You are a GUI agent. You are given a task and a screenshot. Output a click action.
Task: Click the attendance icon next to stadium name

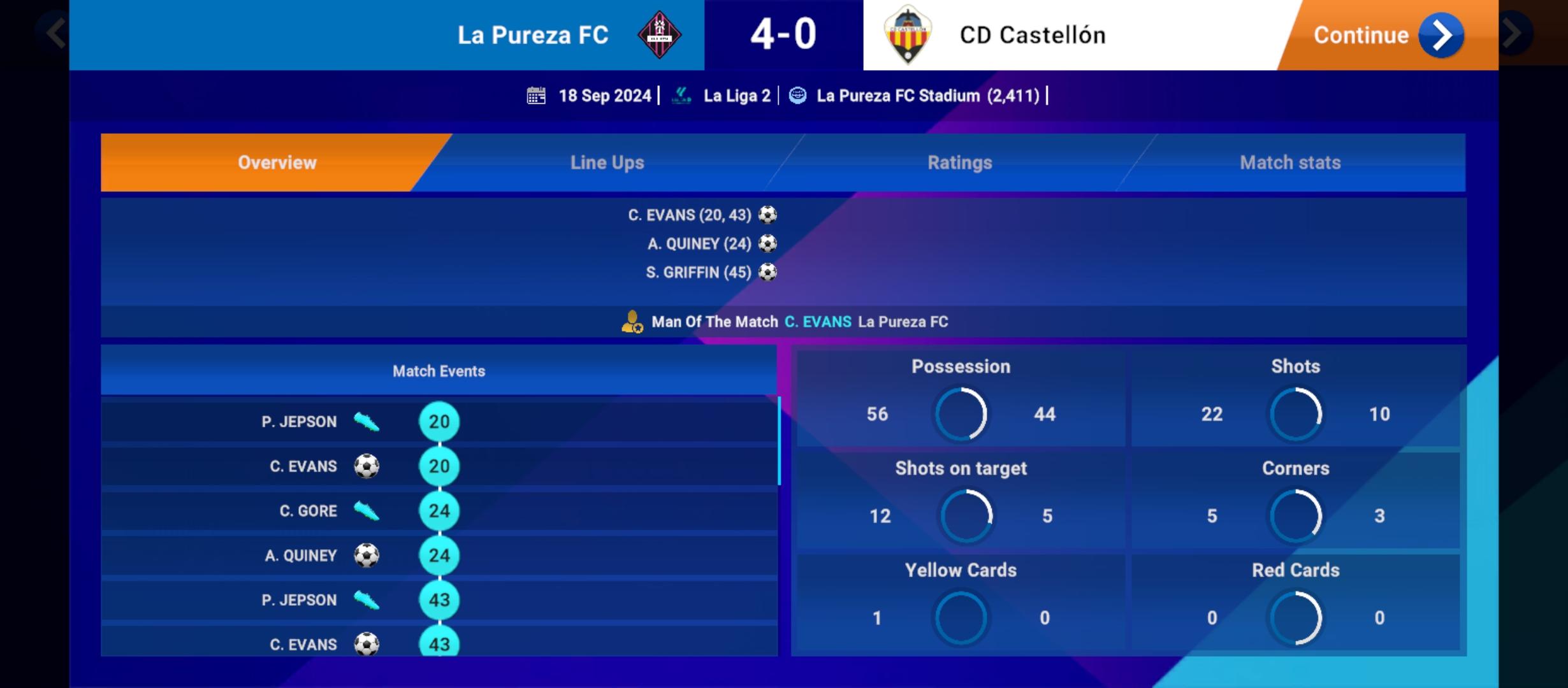[x=796, y=95]
